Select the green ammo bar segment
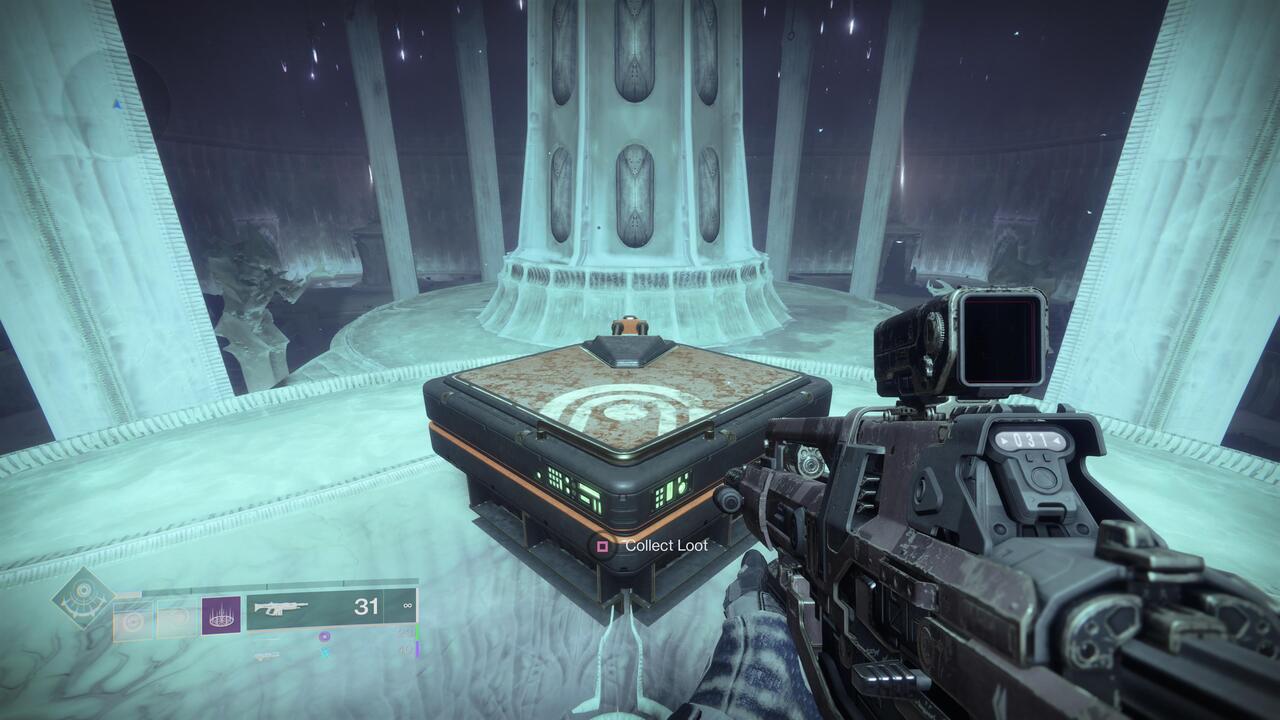The width and height of the screenshot is (1280, 720). 417,632
